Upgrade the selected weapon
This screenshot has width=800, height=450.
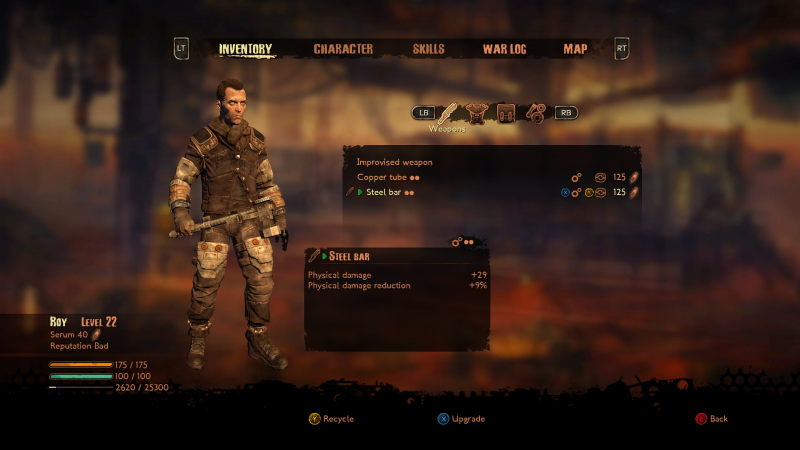pos(460,419)
